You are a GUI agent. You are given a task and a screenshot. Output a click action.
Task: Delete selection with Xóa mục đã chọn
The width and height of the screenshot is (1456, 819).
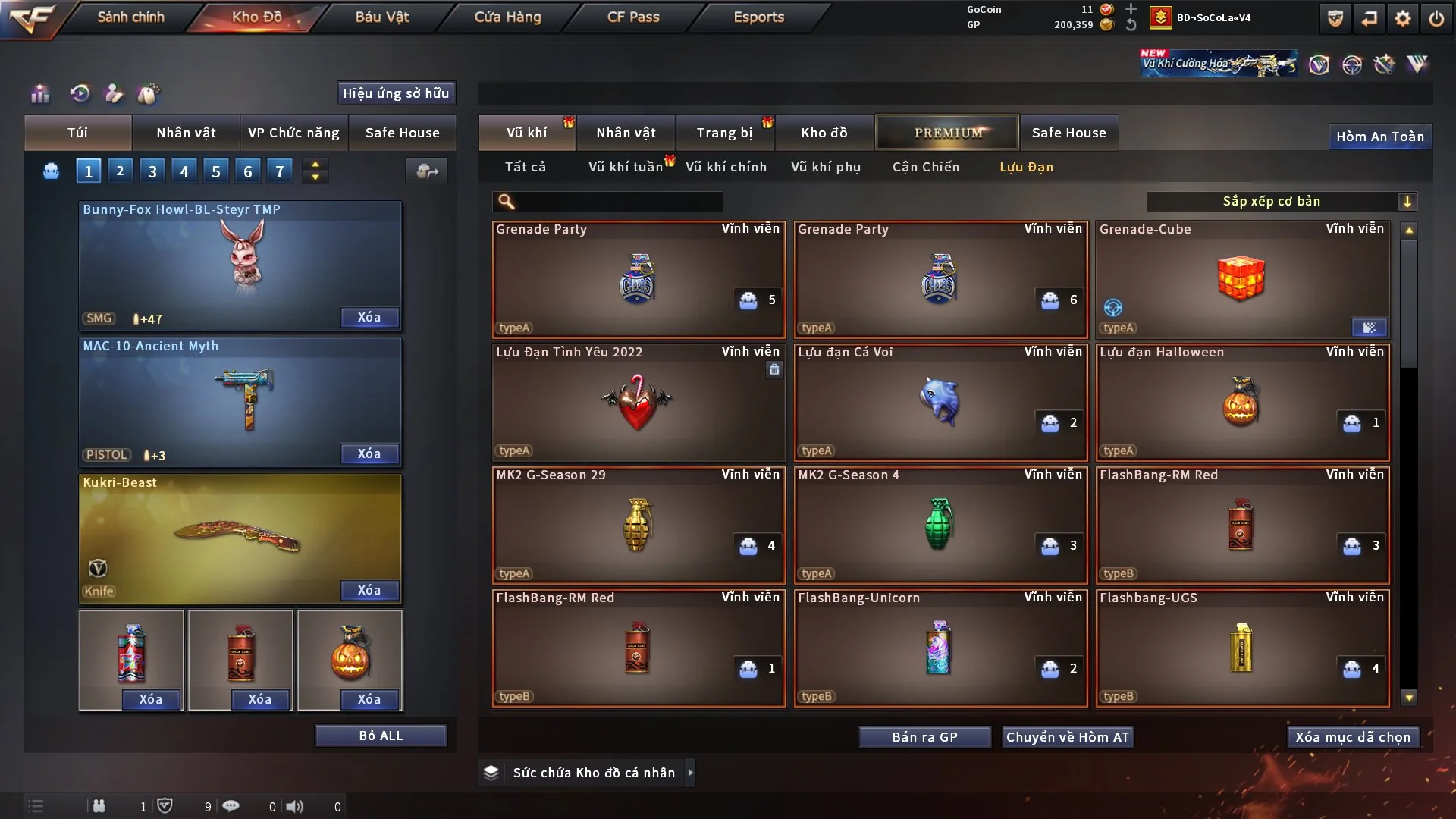pos(1352,737)
